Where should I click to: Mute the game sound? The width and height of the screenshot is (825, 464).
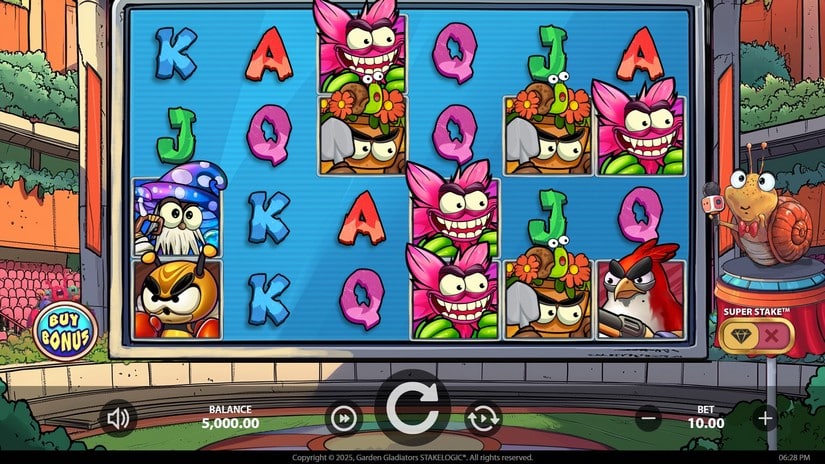(x=118, y=417)
